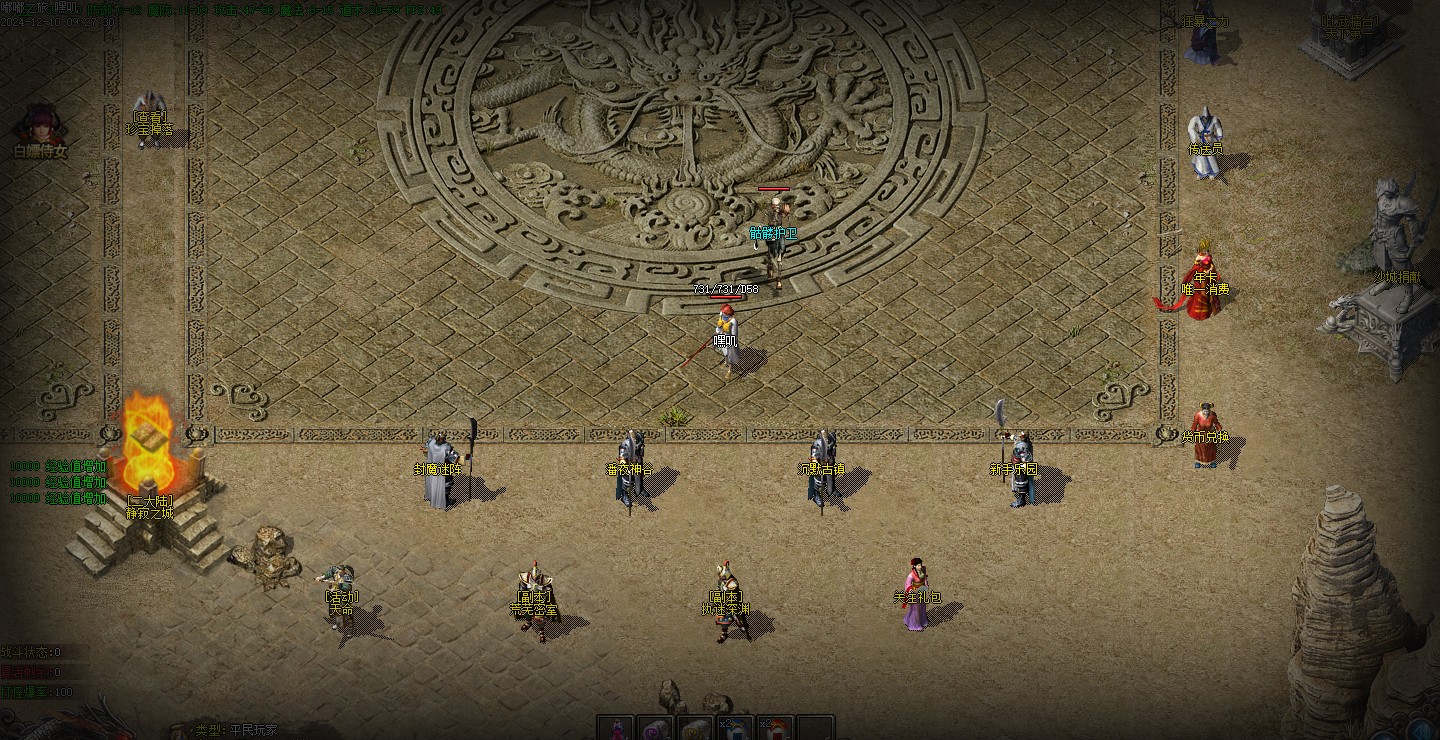This screenshot has height=740, width=1440.
Task: Use the blue potion bundle slot
Action: pos(735,729)
